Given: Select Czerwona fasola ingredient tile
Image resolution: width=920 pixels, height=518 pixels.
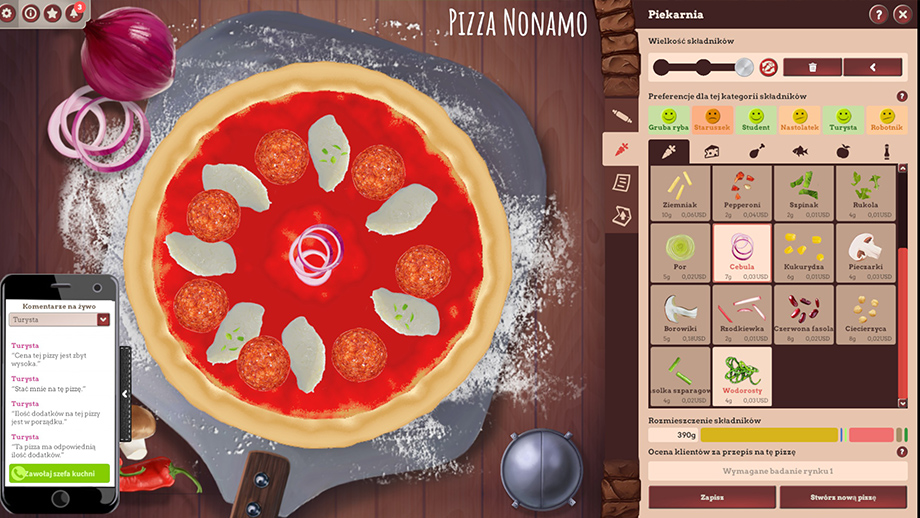Looking at the screenshot, I should pos(804,313).
